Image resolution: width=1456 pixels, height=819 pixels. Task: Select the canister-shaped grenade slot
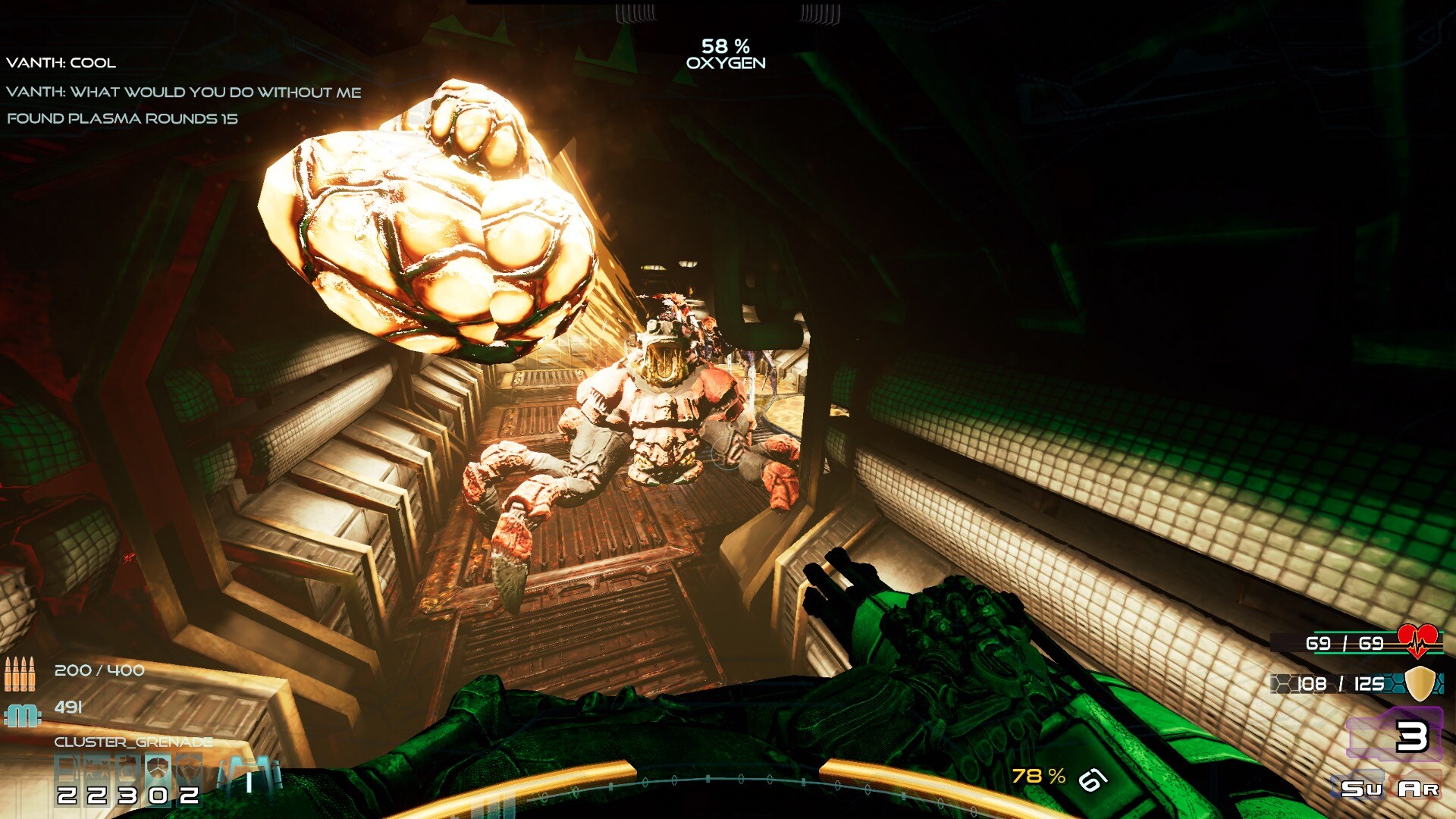pos(67,780)
